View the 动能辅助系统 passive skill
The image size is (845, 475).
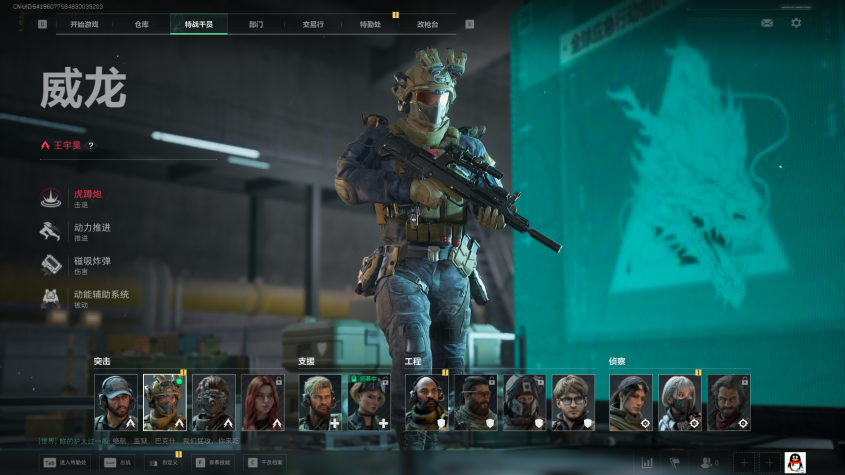coord(100,297)
